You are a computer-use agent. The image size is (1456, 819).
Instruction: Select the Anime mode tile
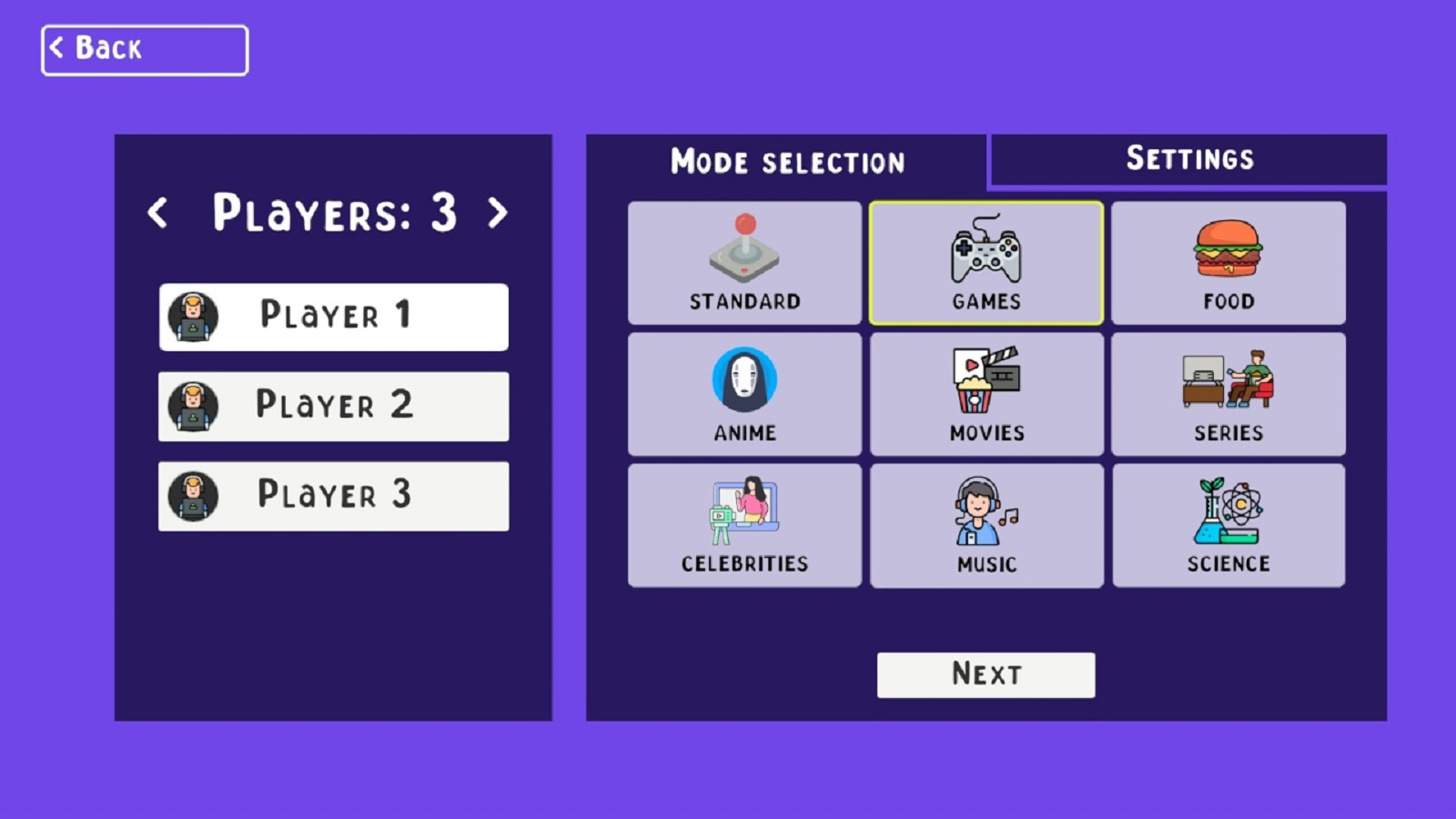pyautogui.click(x=744, y=393)
